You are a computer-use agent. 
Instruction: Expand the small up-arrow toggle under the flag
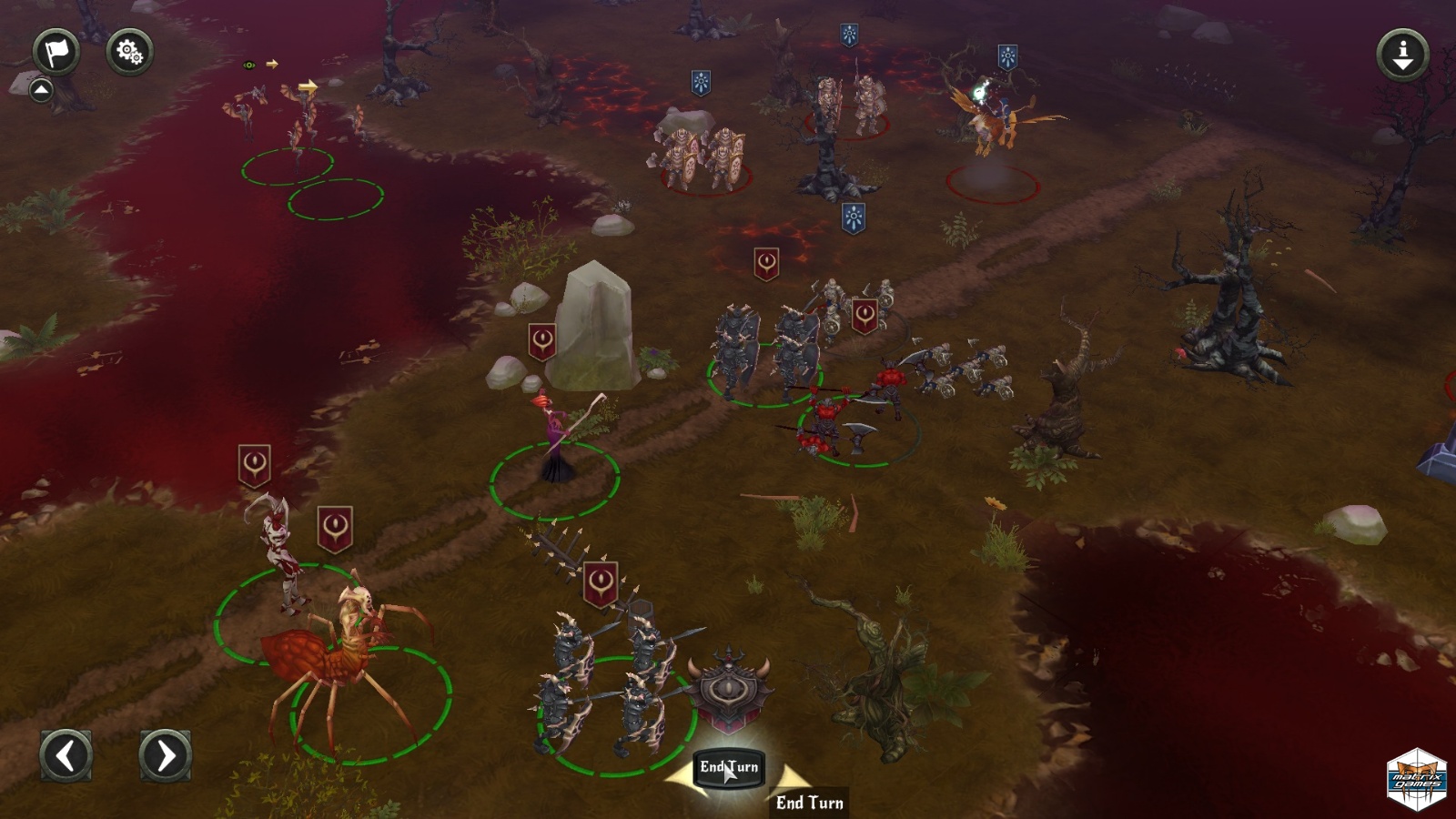[x=41, y=90]
